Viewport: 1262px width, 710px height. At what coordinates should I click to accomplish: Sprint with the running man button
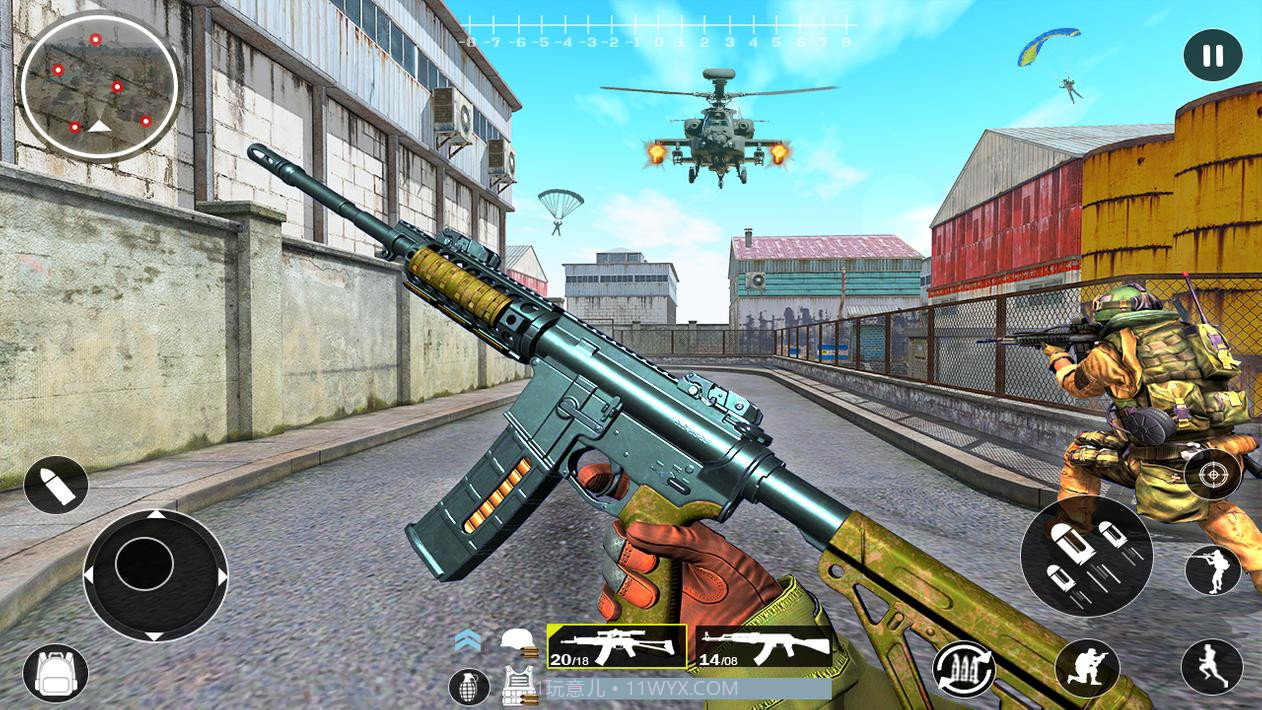click(x=1212, y=667)
